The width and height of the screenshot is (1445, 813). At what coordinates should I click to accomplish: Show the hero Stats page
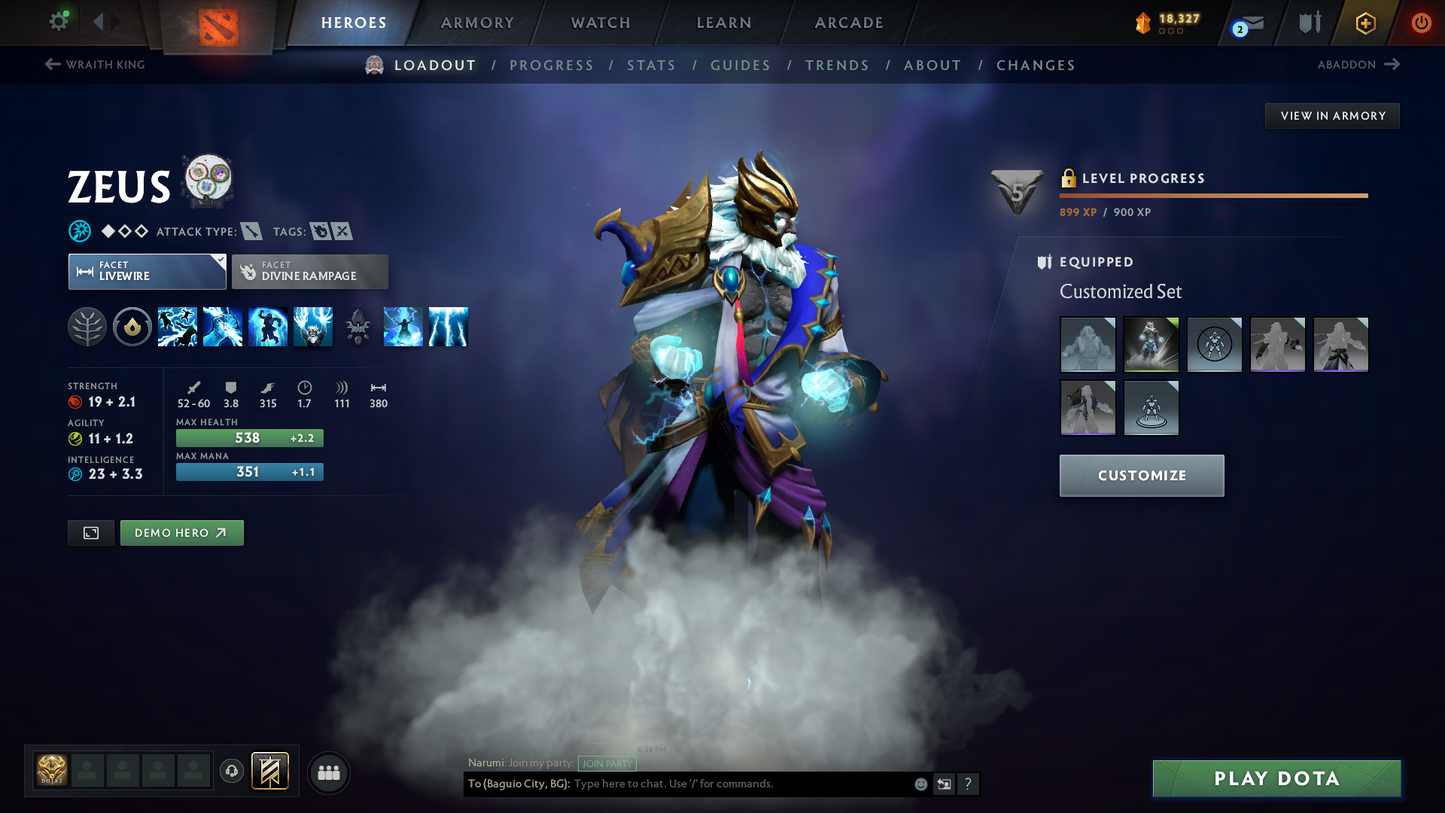click(651, 65)
